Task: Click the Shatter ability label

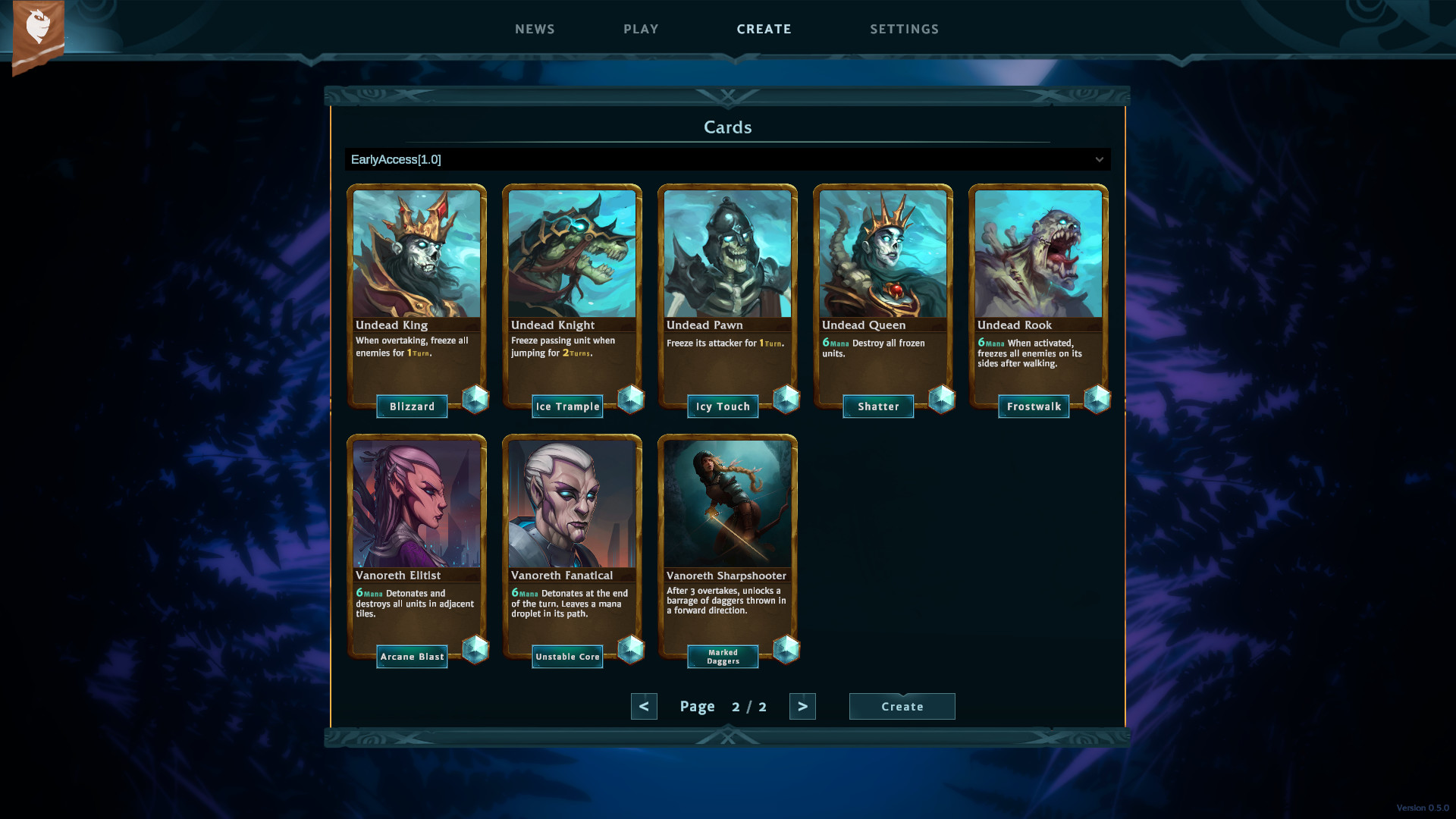Action: pos(878,406)
